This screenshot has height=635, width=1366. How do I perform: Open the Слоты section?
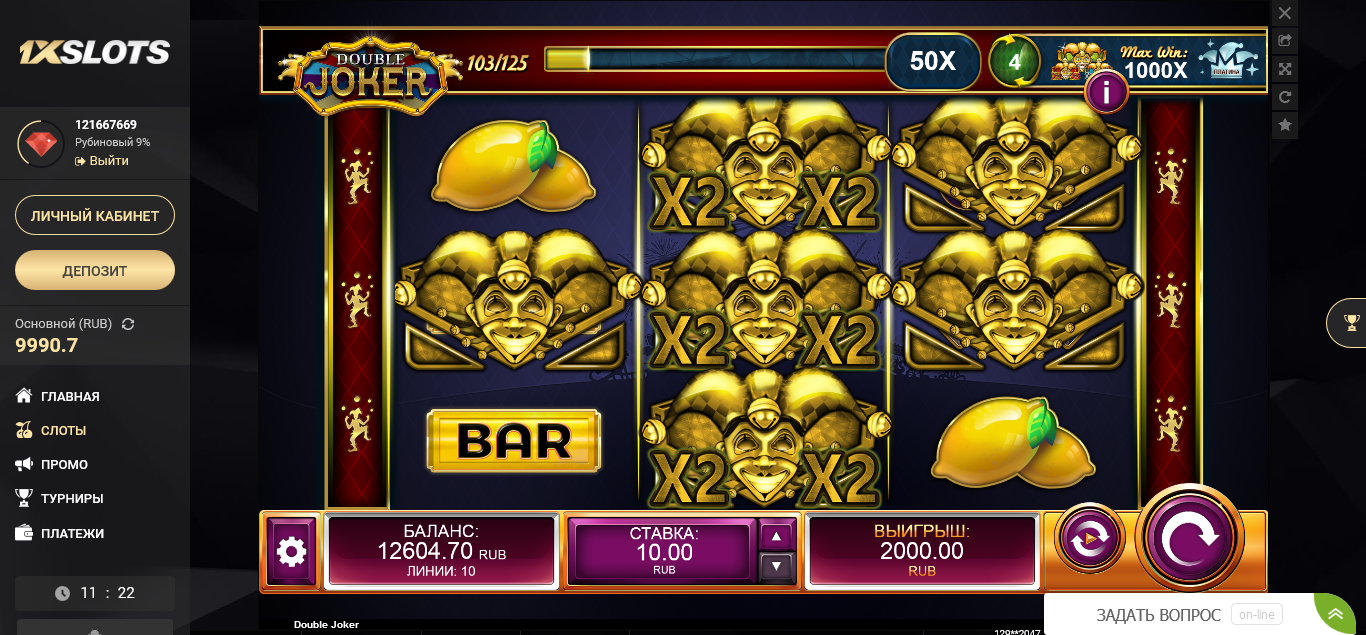(63, 430)
